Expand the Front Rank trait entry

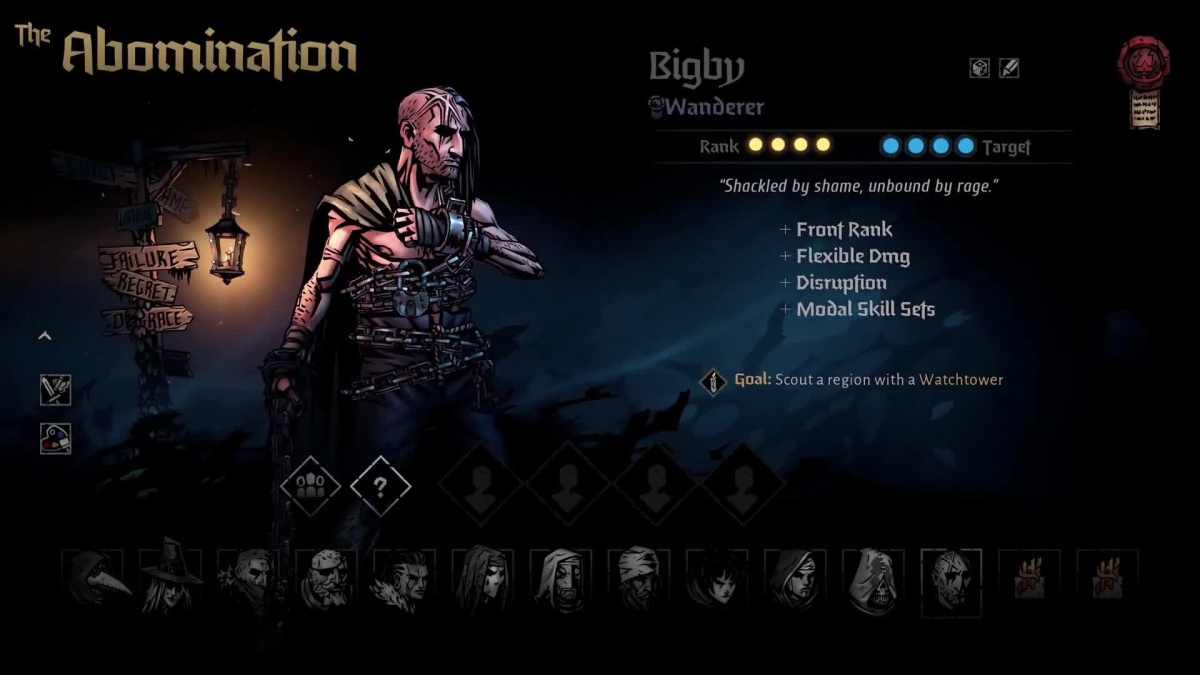(x=836, y=230)
